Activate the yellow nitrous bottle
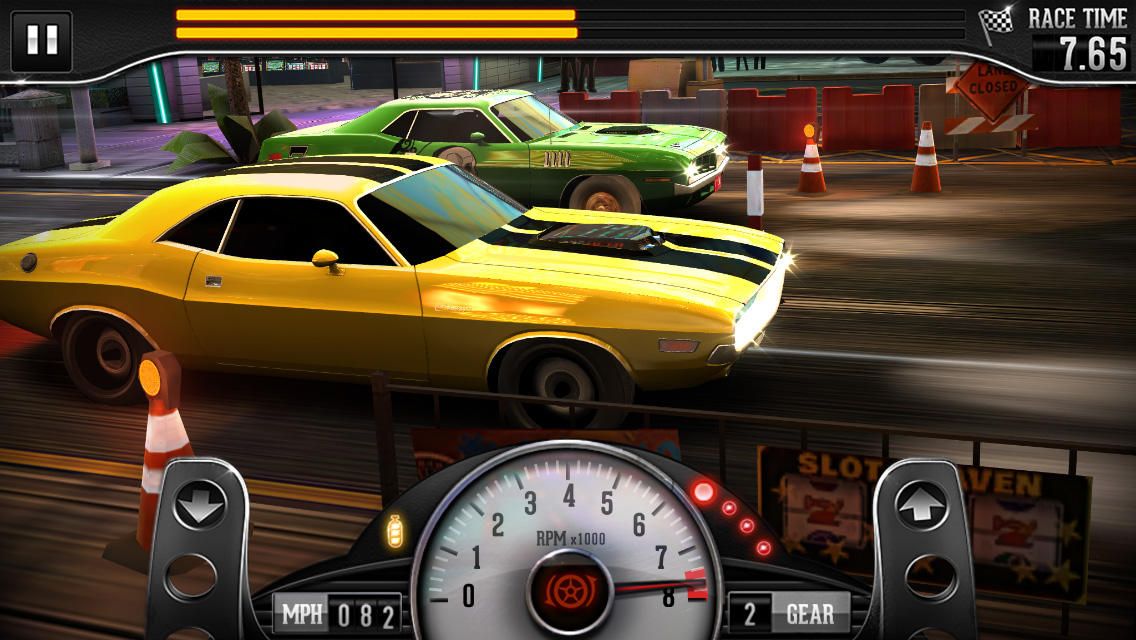1136x640 pixels. click(x=395, y=531)
